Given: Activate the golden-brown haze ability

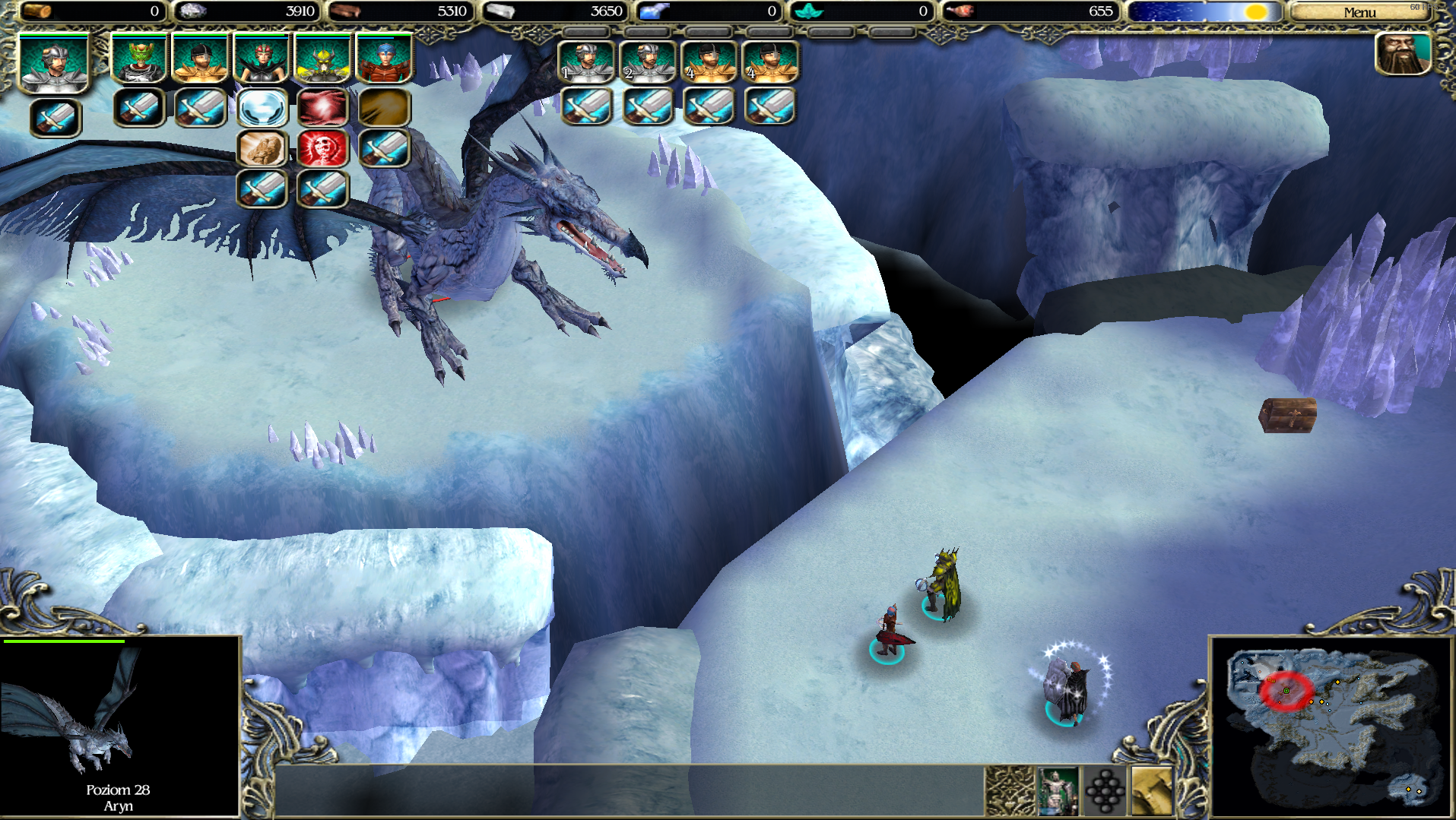Looking at the screenshot, I should coord(384,108).
